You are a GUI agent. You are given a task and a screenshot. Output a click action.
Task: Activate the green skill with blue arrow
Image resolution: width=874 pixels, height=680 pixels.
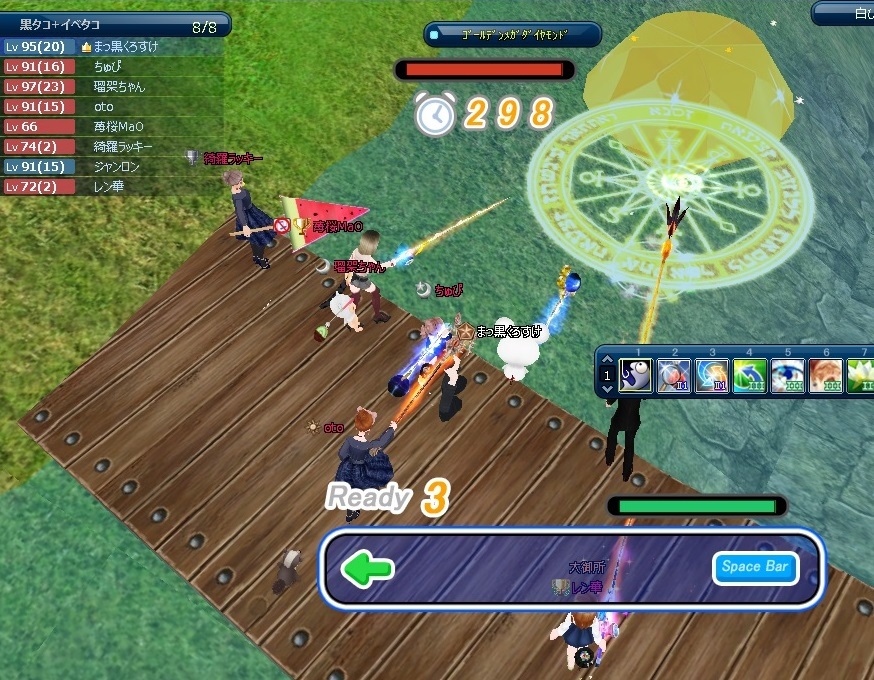tap(750, 376)
